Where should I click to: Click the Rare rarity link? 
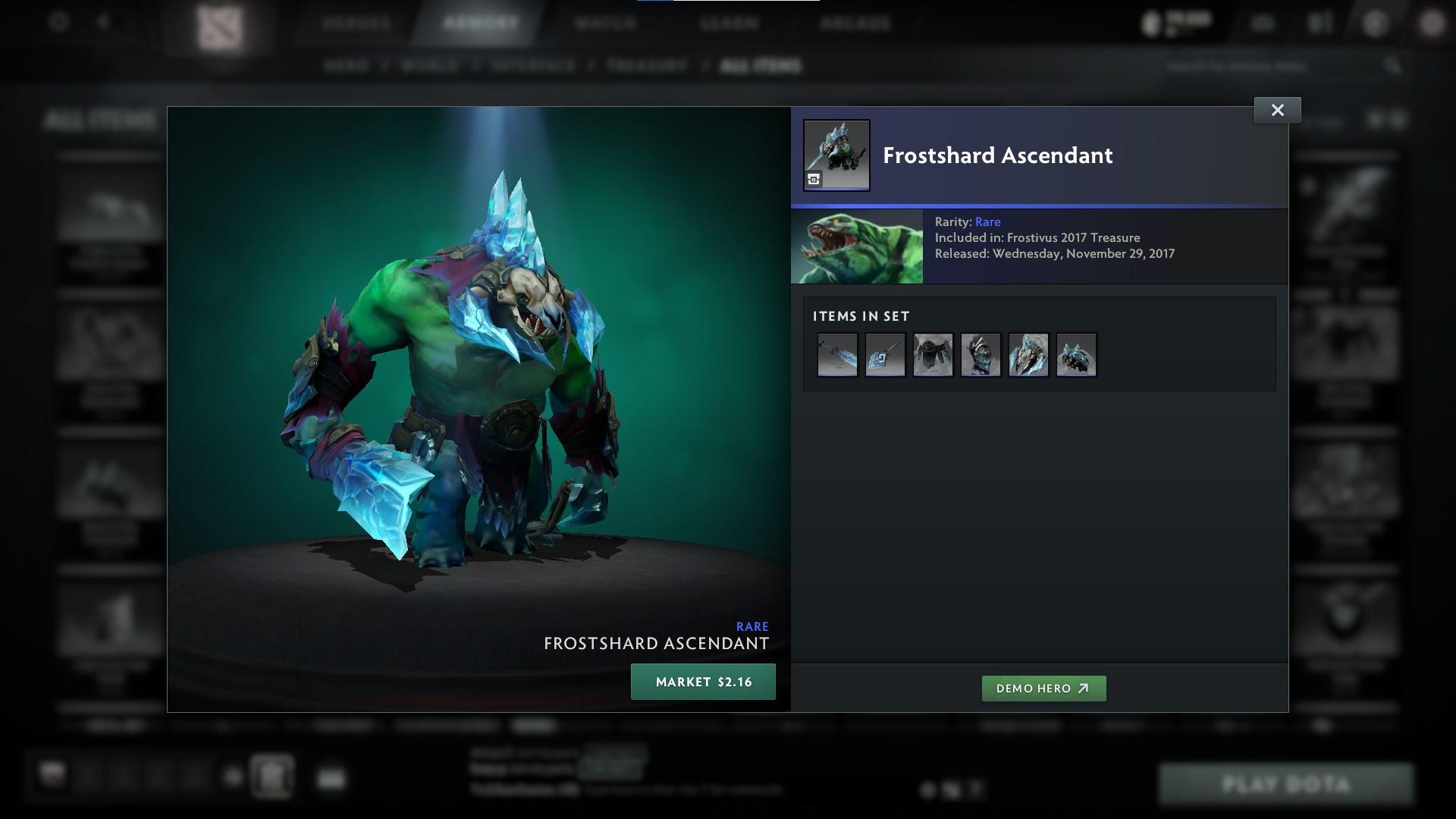click(x=989, y=221)
